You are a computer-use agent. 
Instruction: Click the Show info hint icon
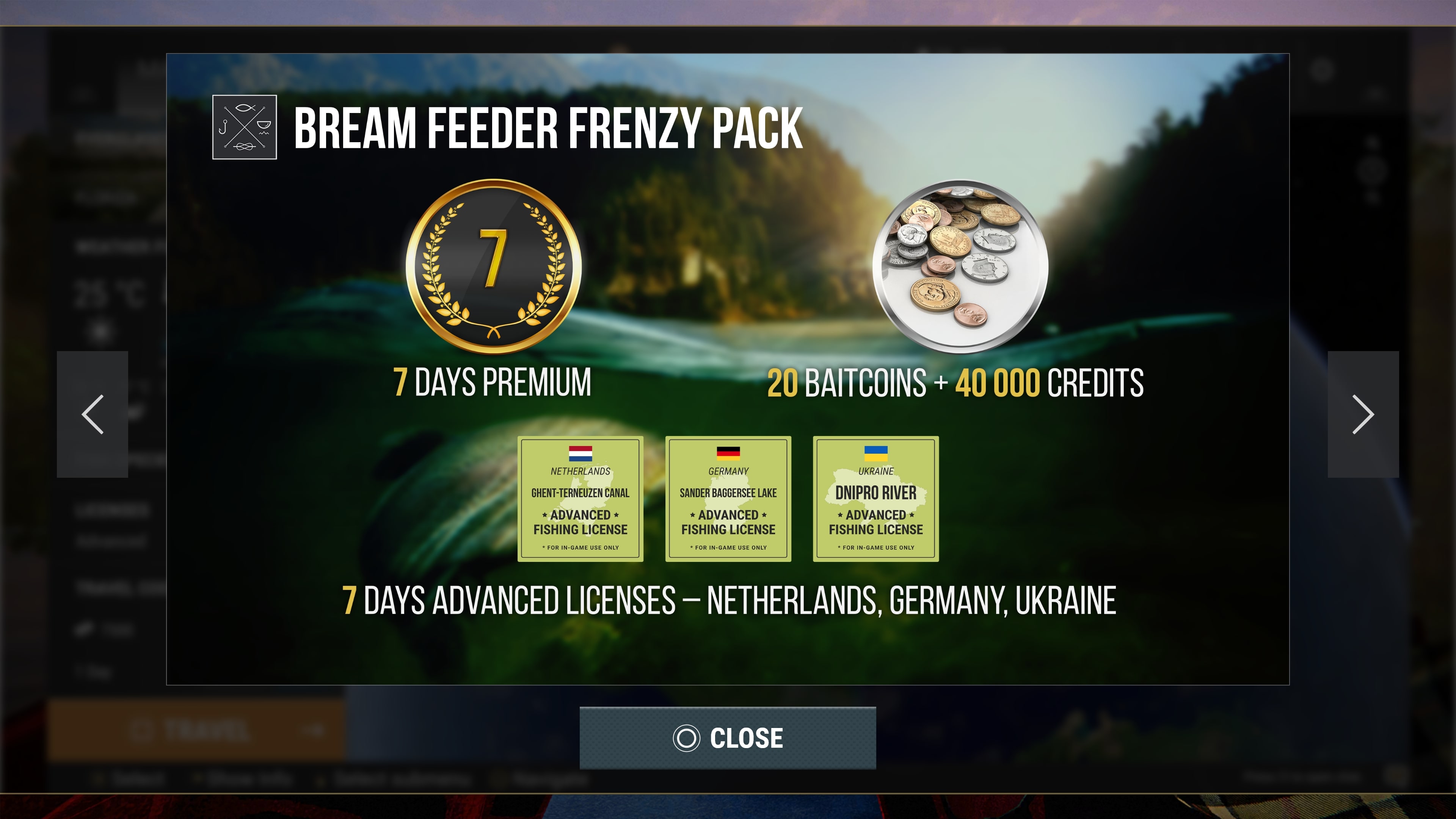tap(198, 779)
